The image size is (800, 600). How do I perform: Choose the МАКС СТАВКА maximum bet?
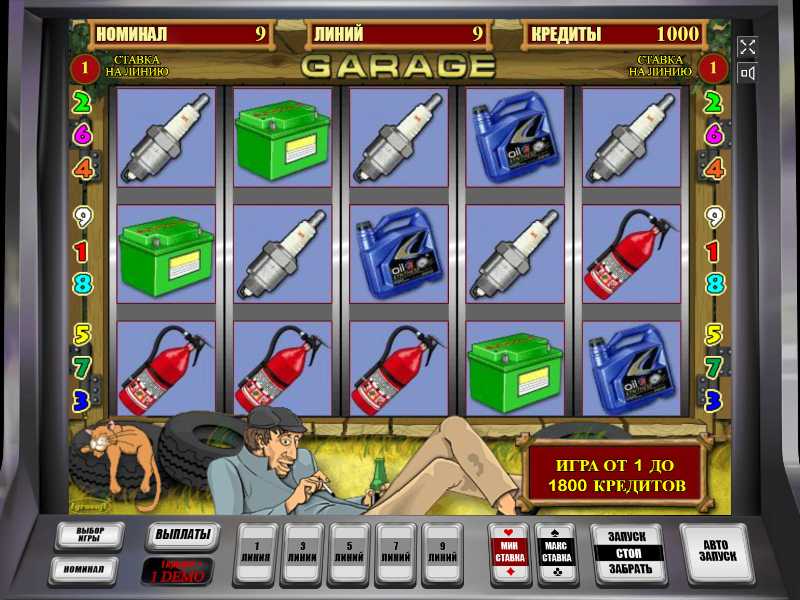coord(556,551)
